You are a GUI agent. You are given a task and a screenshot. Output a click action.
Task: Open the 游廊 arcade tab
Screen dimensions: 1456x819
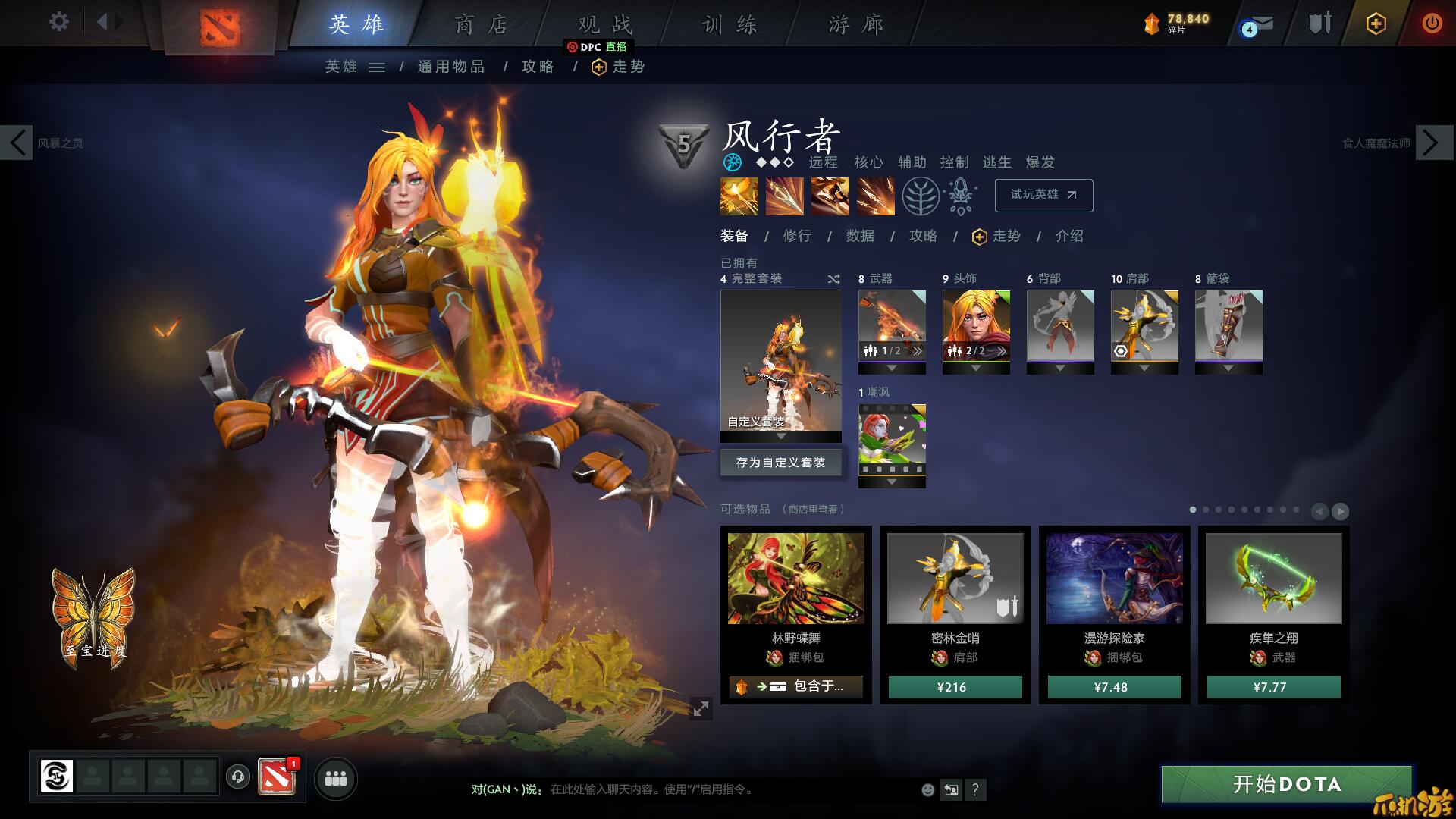click(855, 25)
